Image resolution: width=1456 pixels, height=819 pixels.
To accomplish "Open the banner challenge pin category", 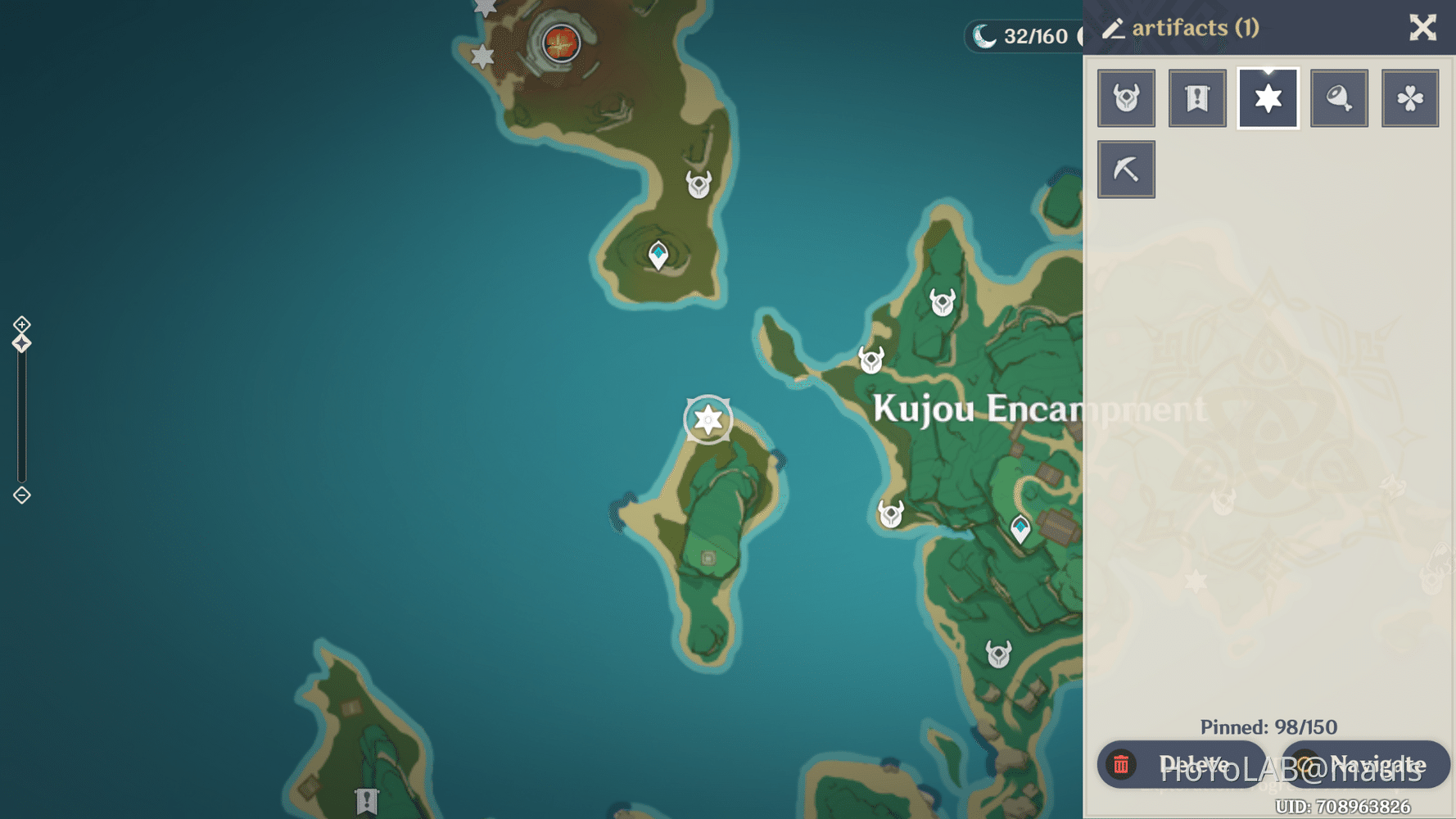I will click(x=1196, y=97).
